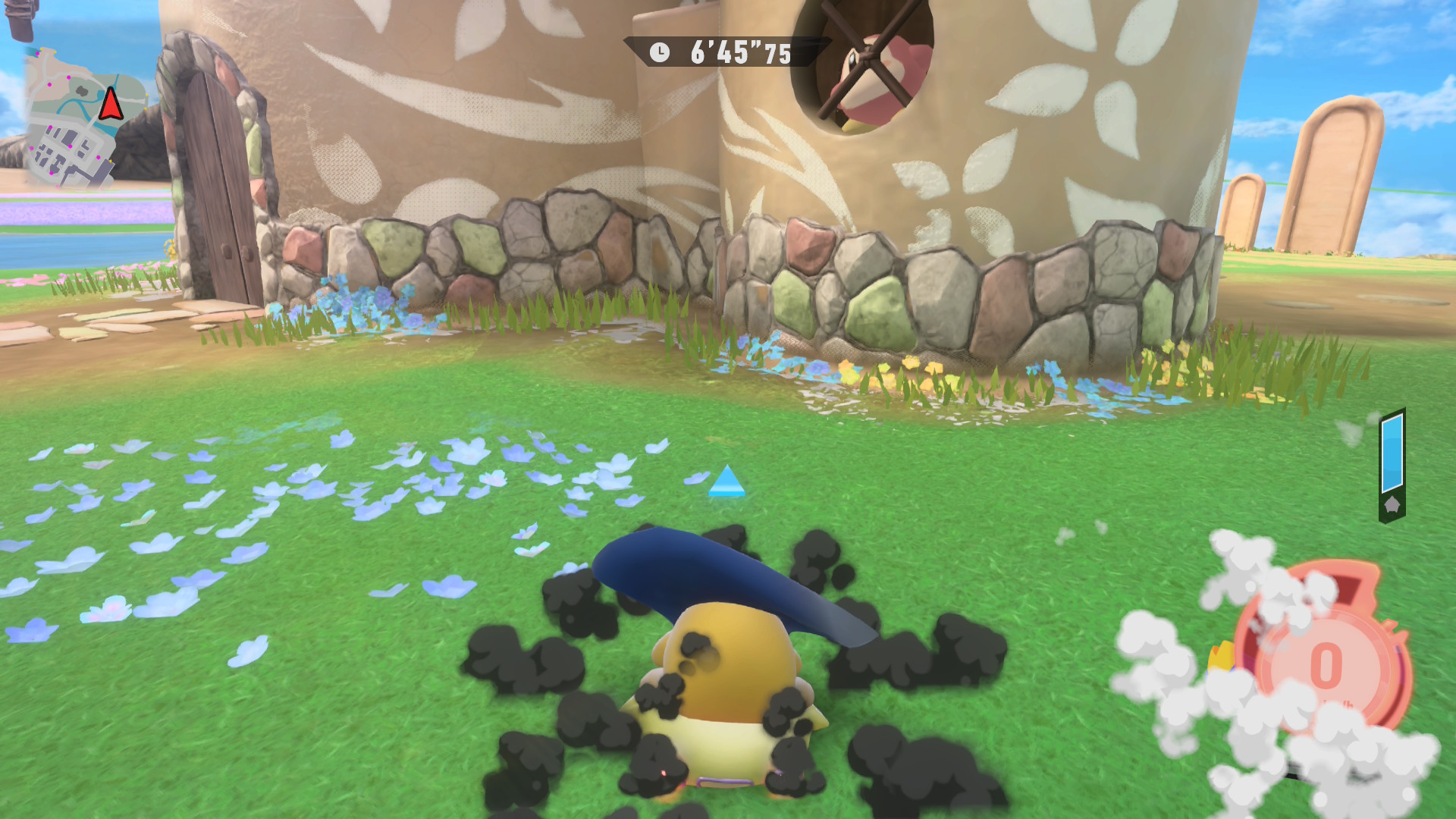Select the red player arrow on minimap
Screen dimensions: 1456x819
111,105
